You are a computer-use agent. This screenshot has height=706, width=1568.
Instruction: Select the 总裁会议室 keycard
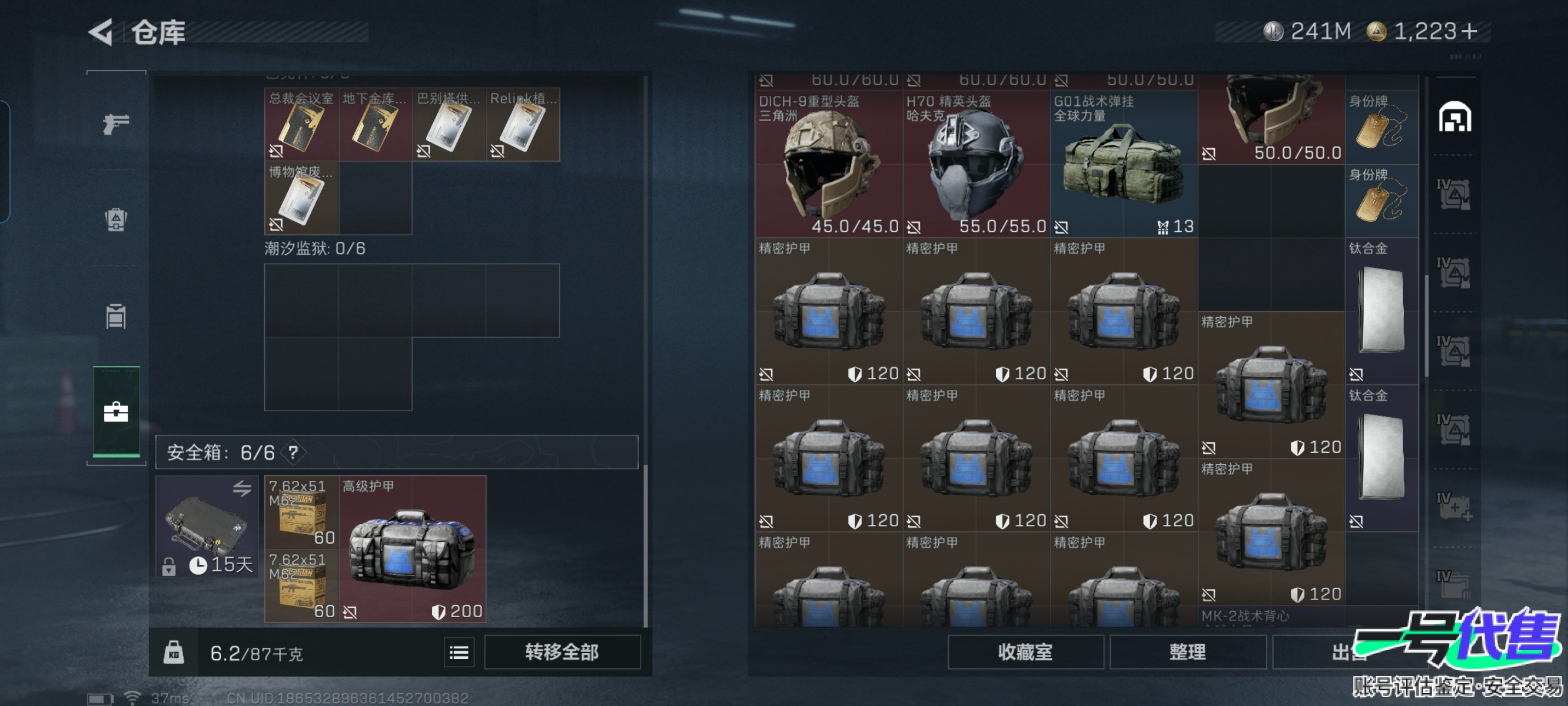tap(301, 125)
